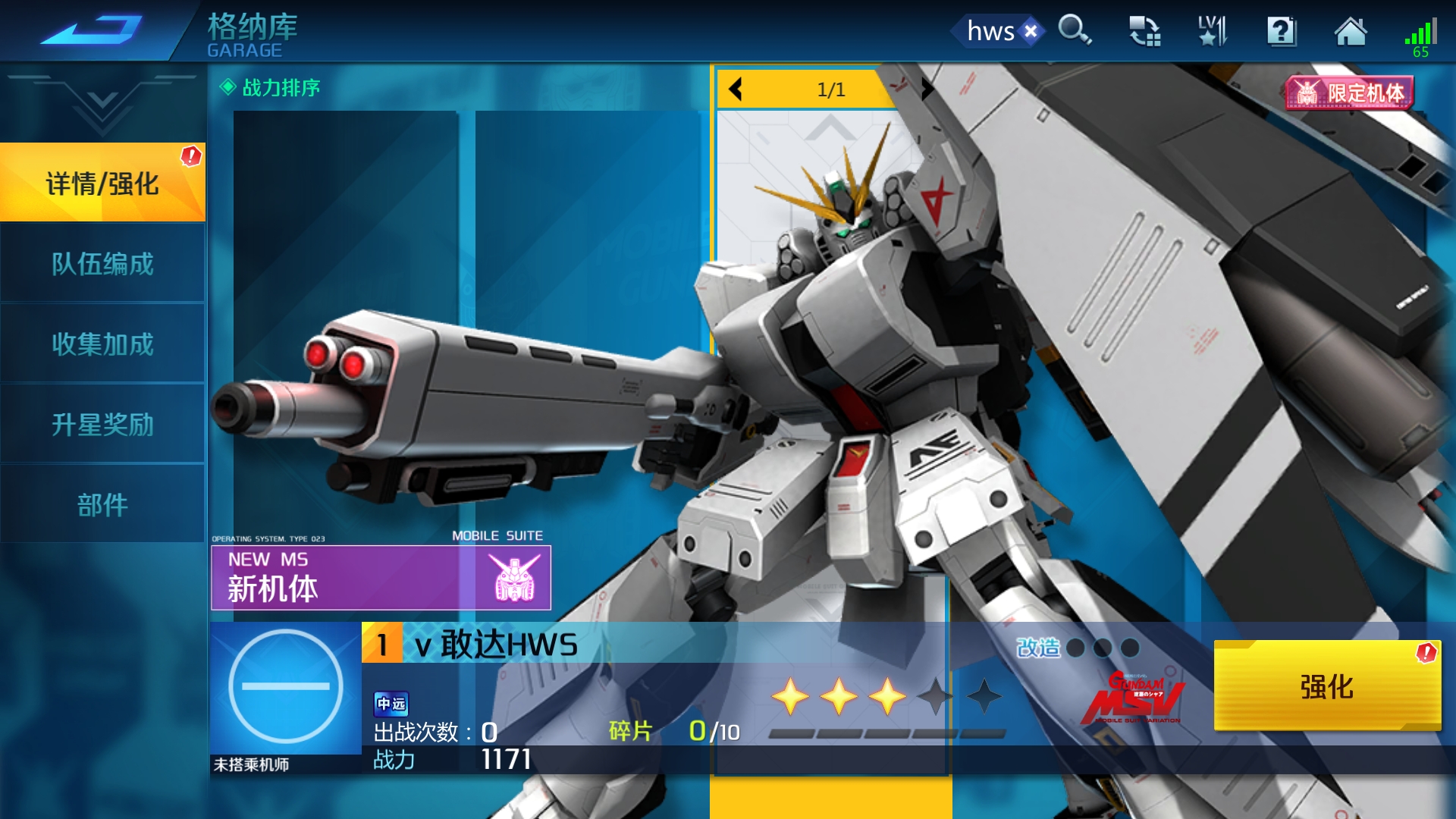Image resolution: width=1456 pixels, height=819 pixels.
Task: Go to the previous page arrow
Action: [735, 89]
